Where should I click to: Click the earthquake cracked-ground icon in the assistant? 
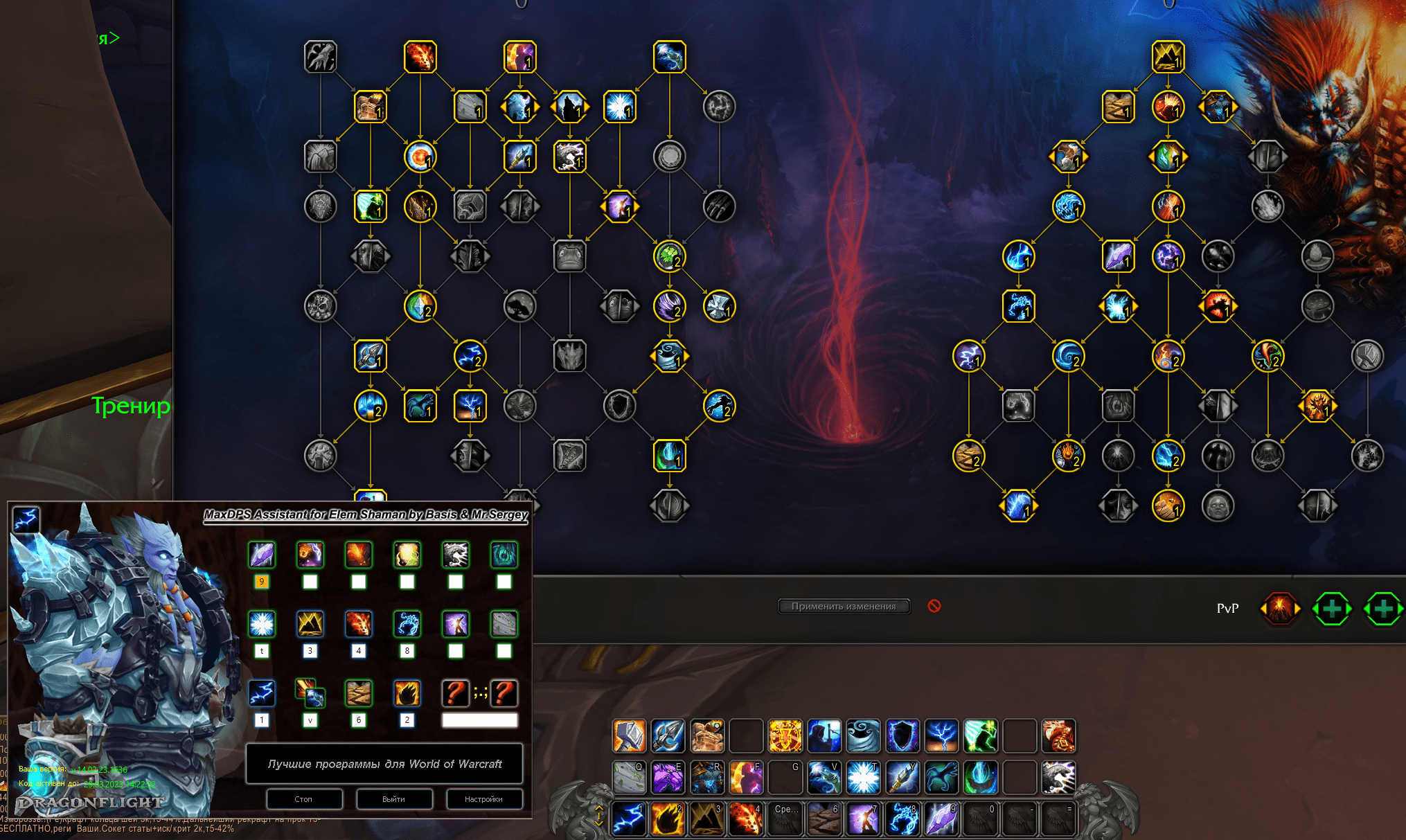[x=358, y=692]
